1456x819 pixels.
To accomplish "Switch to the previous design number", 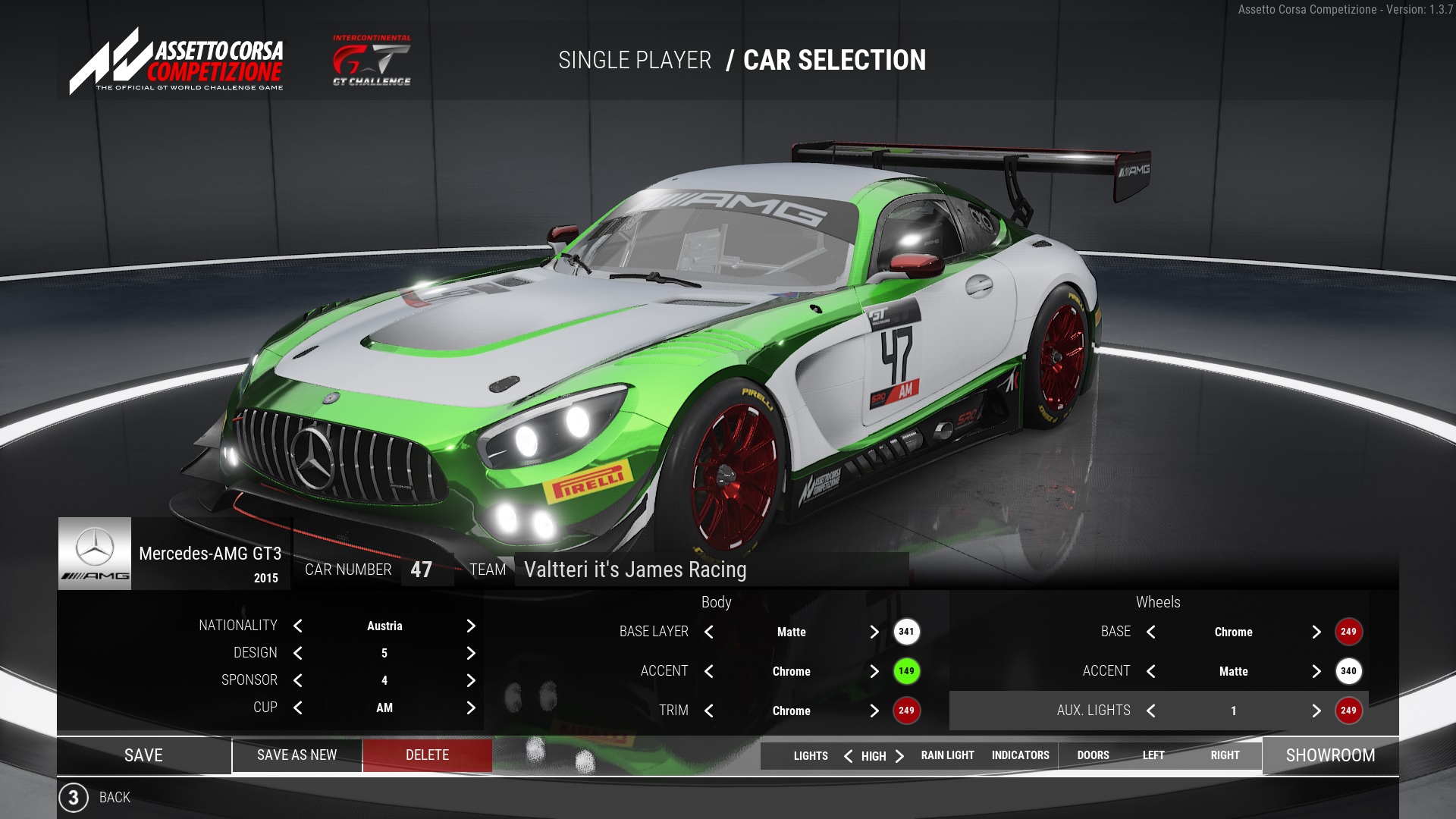I will click(x=298, y=653).
